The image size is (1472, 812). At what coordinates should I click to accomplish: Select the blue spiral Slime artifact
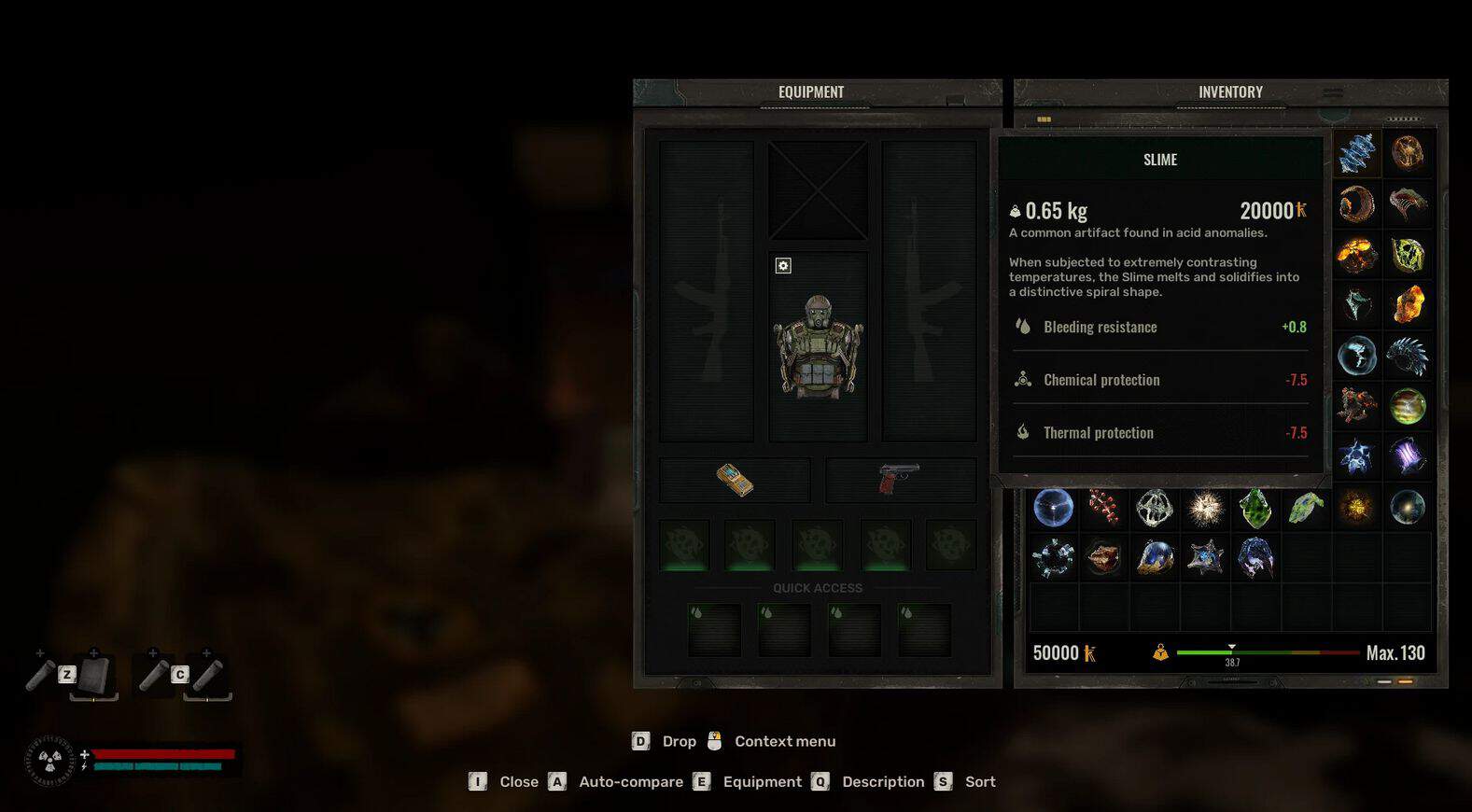(1356, 153)
